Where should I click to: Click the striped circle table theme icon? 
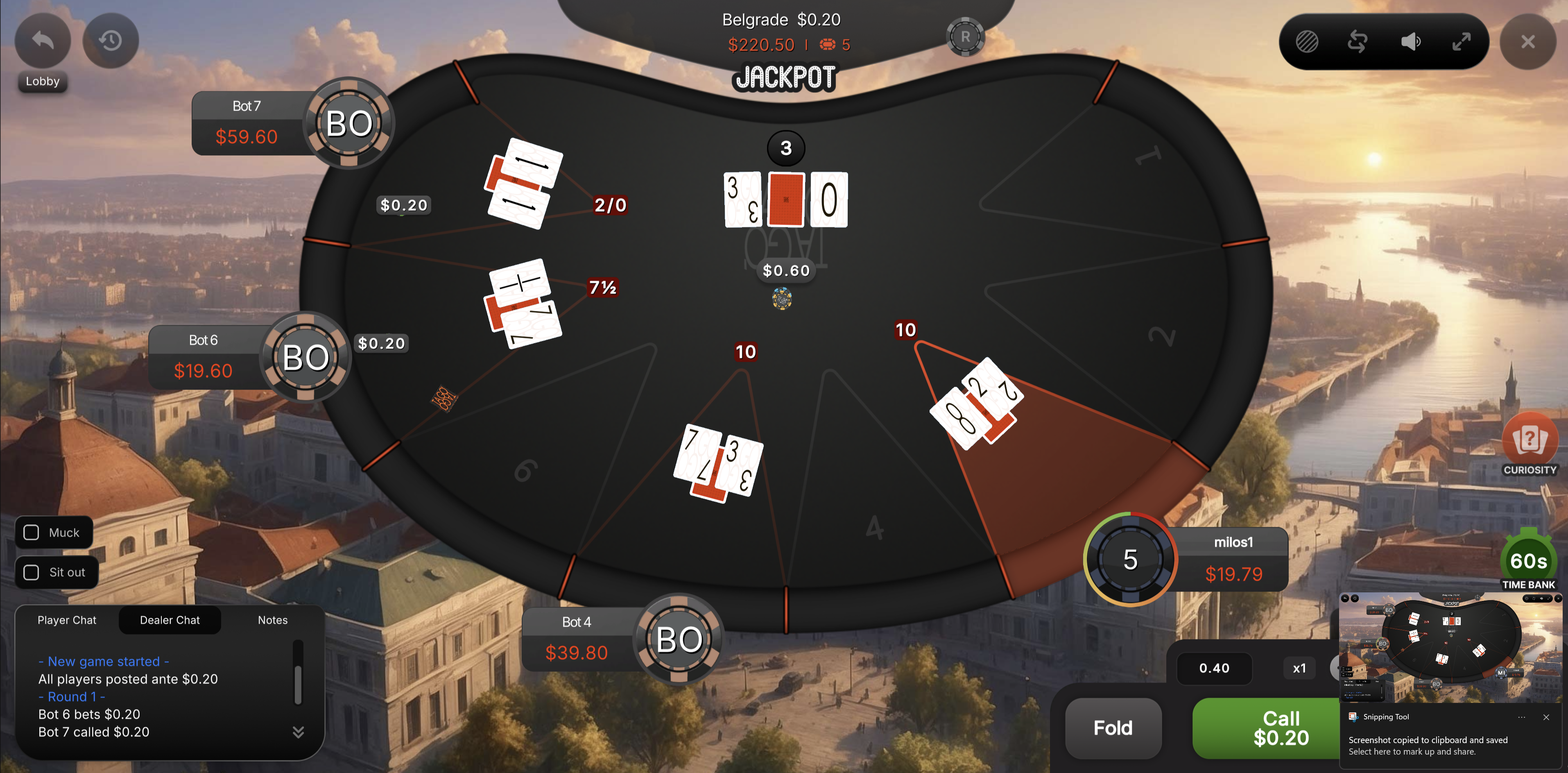pyautogui.click(x=1307, y=41)
